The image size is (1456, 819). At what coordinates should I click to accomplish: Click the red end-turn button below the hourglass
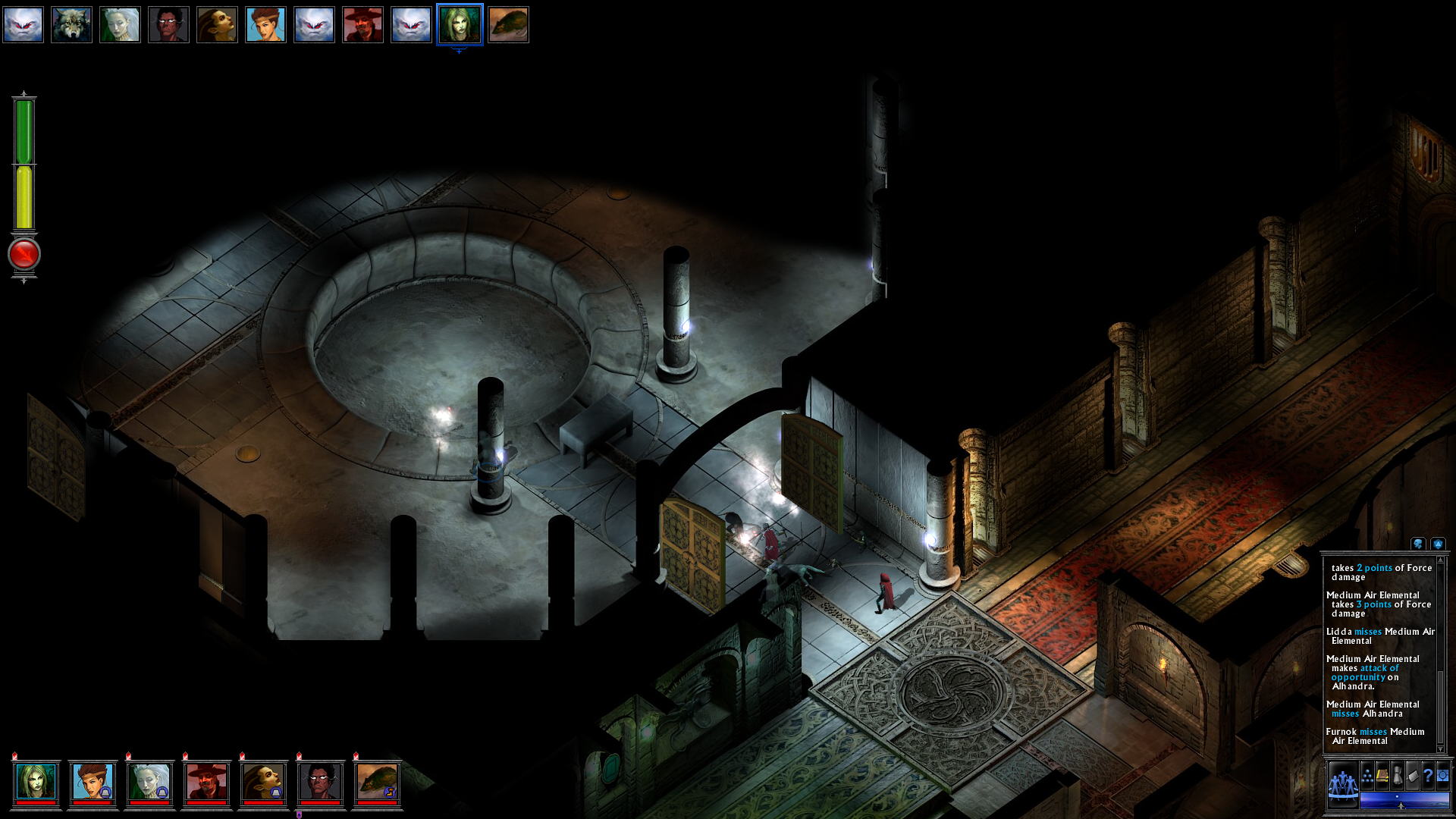pos(23,255)
